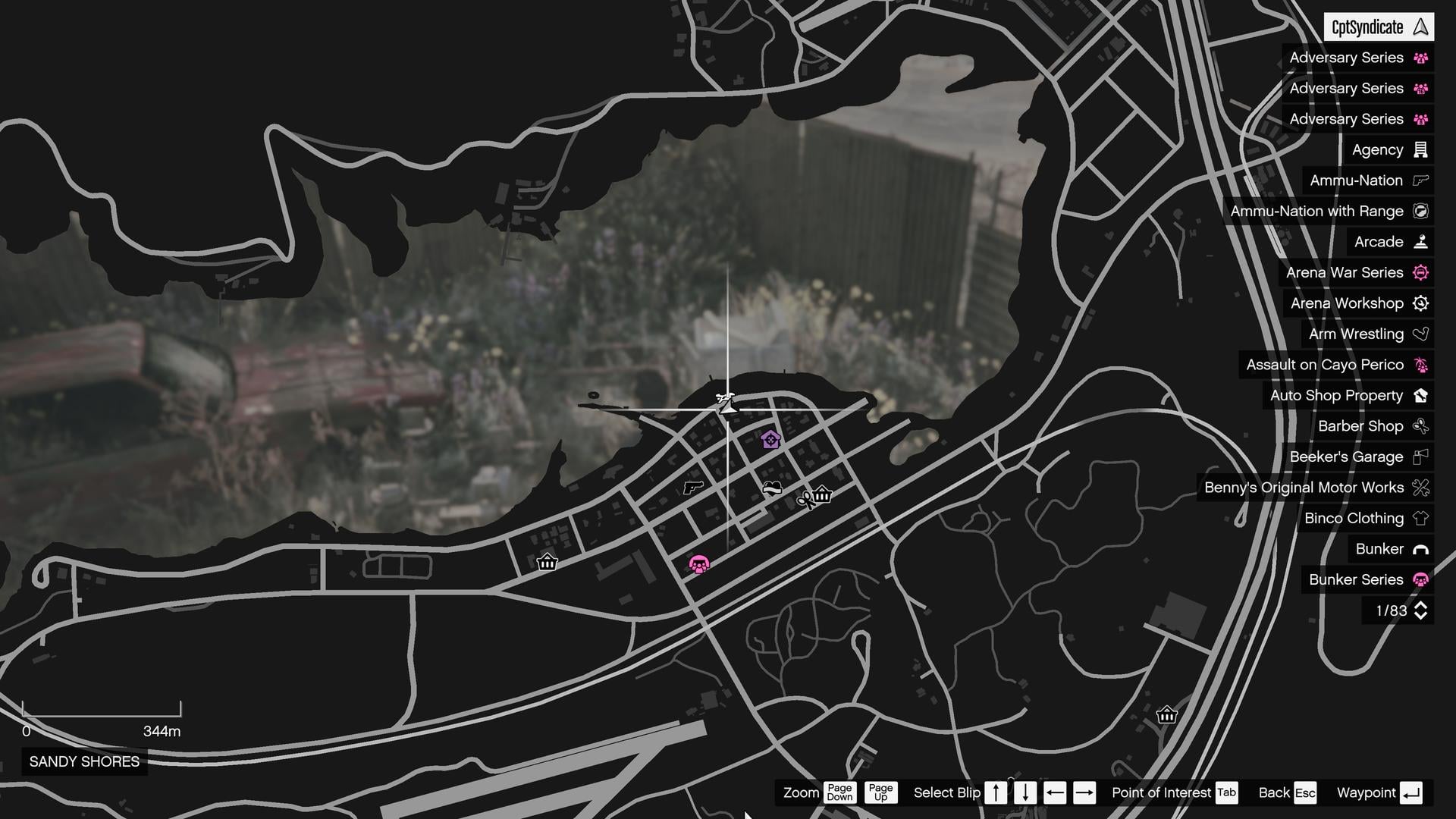
Task: Click the Agency building icon in the legend
Action: [x=1420, y=149]
